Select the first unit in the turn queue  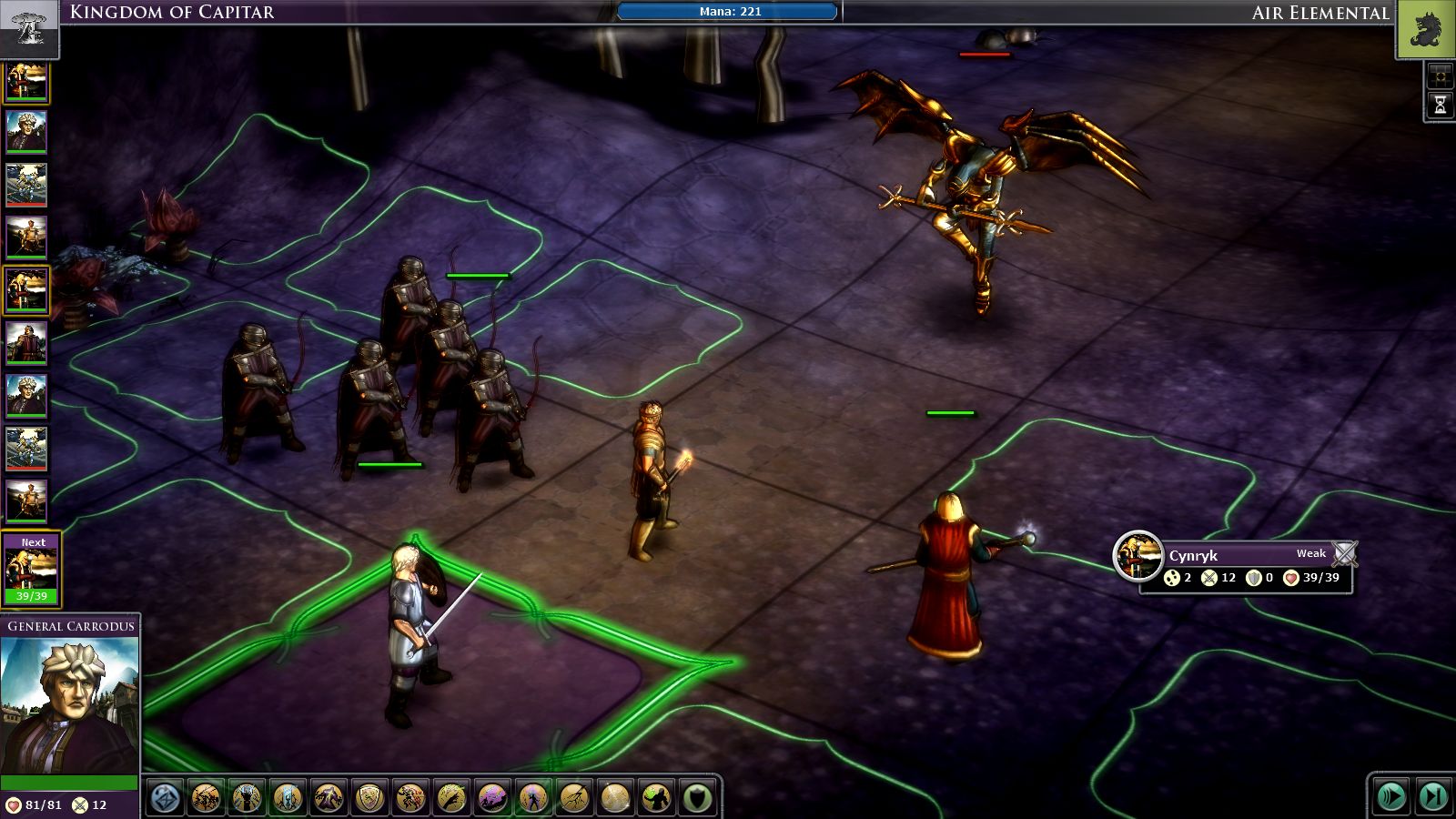click(26, 83)
